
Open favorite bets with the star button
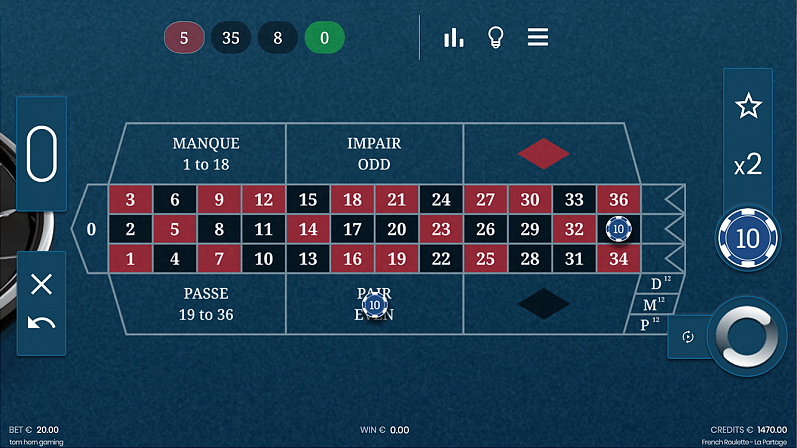point(748,106)
